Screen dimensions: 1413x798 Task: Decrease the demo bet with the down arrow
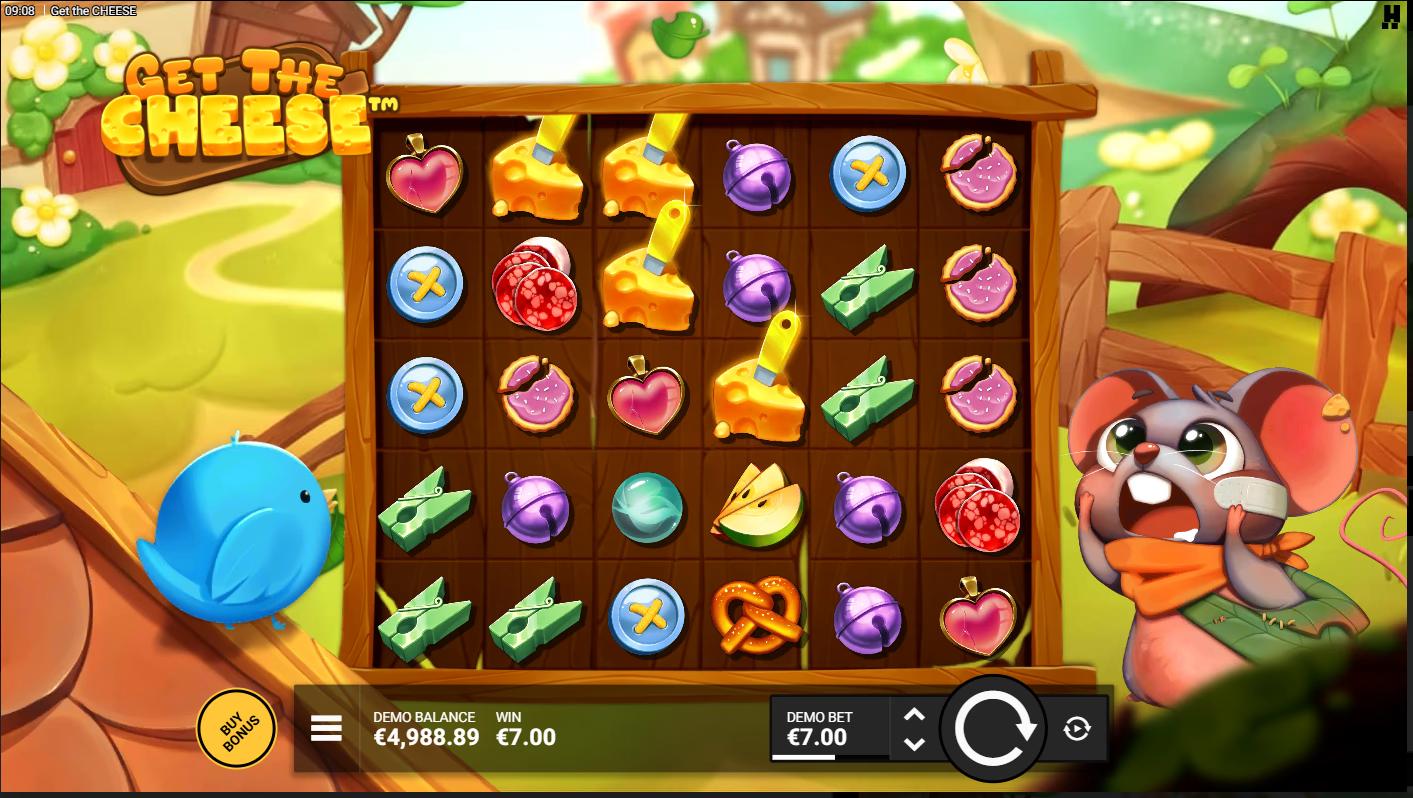click(914, 744)
